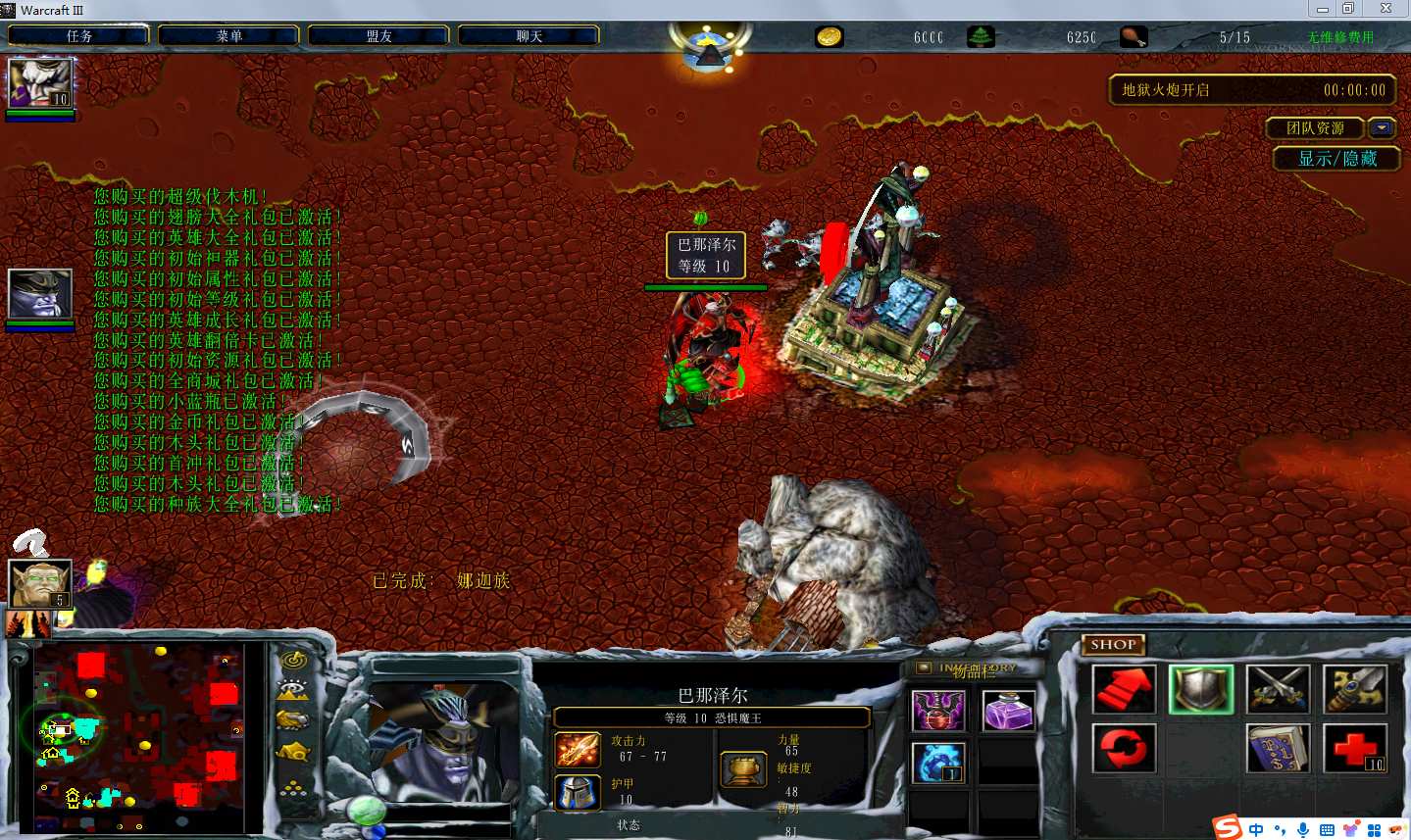Choose the crossed swords command icon
The width and height of the screenshot is (1411, 840).
point(1278,689)
